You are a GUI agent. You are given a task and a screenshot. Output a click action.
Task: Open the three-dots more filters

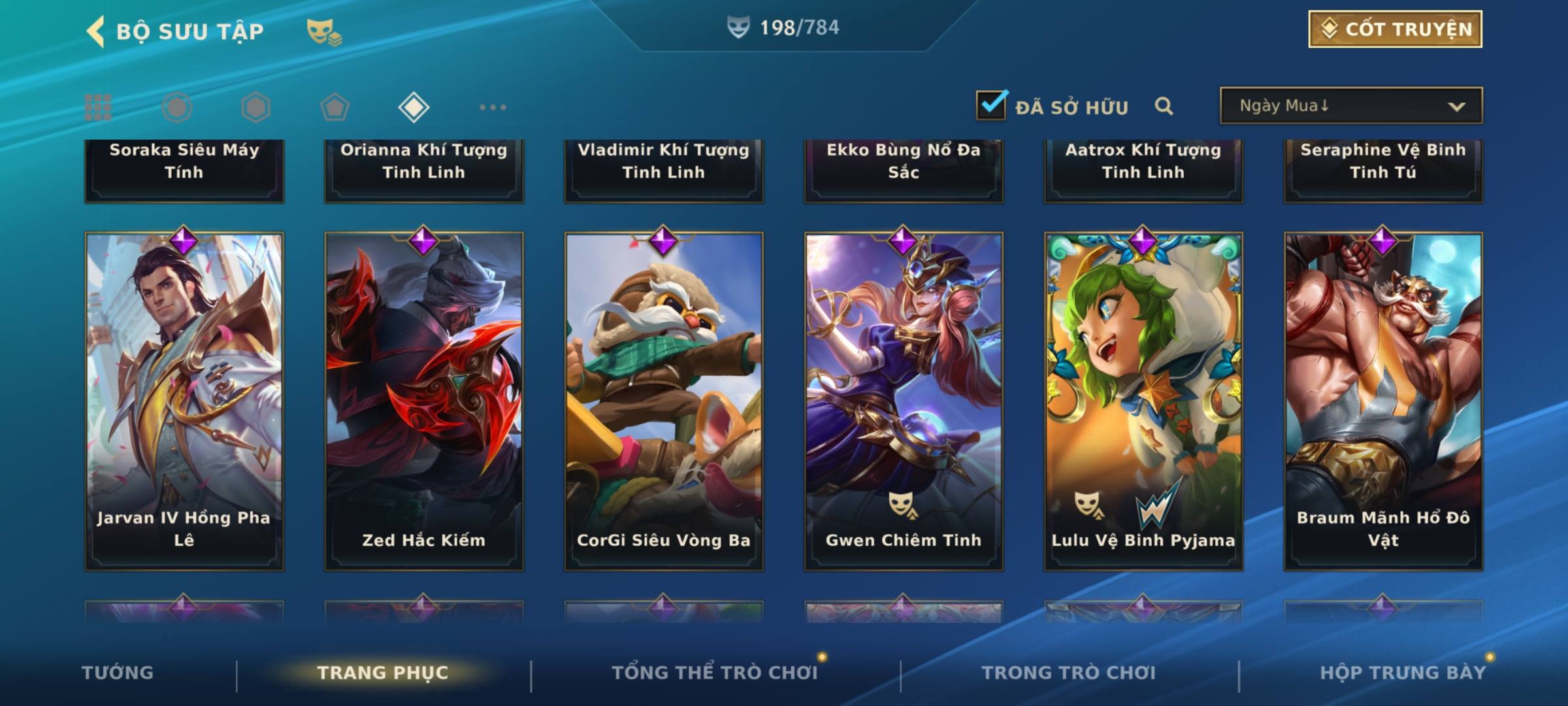pos(493,107)
